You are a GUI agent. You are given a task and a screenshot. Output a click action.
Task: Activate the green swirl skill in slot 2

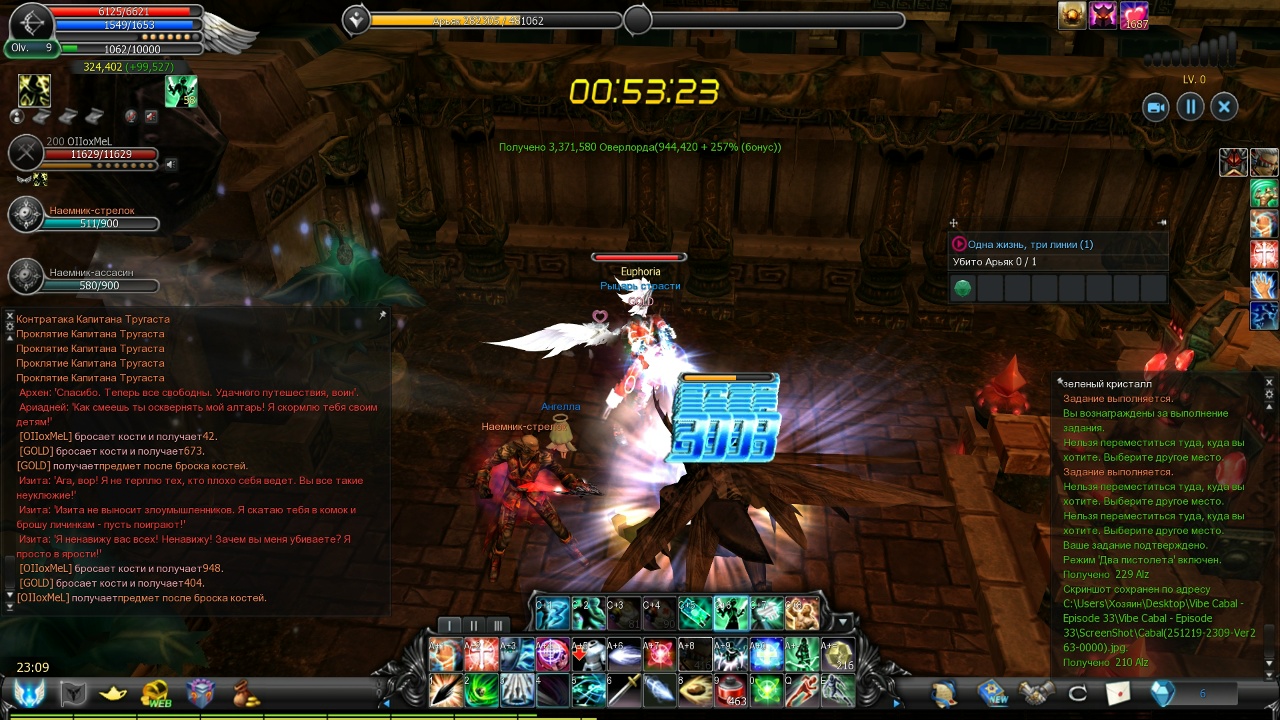click(480, 690)
